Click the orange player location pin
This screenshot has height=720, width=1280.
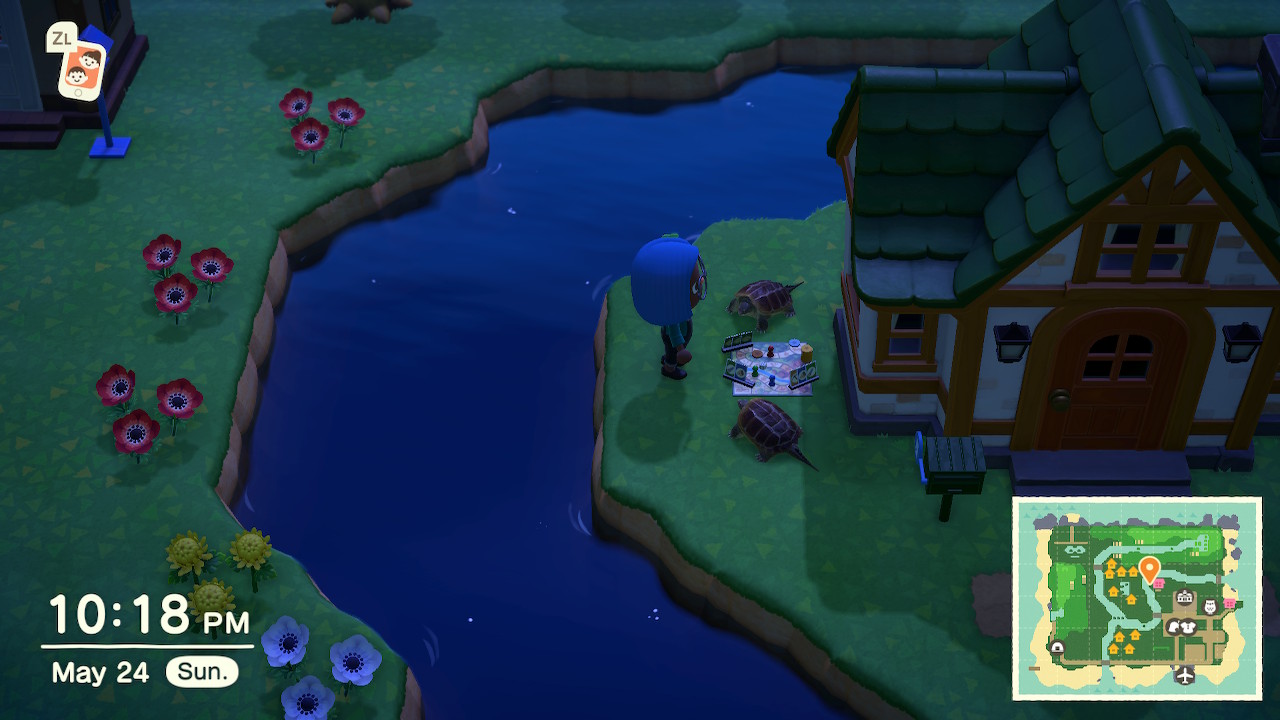click(x=1149, y=570)
